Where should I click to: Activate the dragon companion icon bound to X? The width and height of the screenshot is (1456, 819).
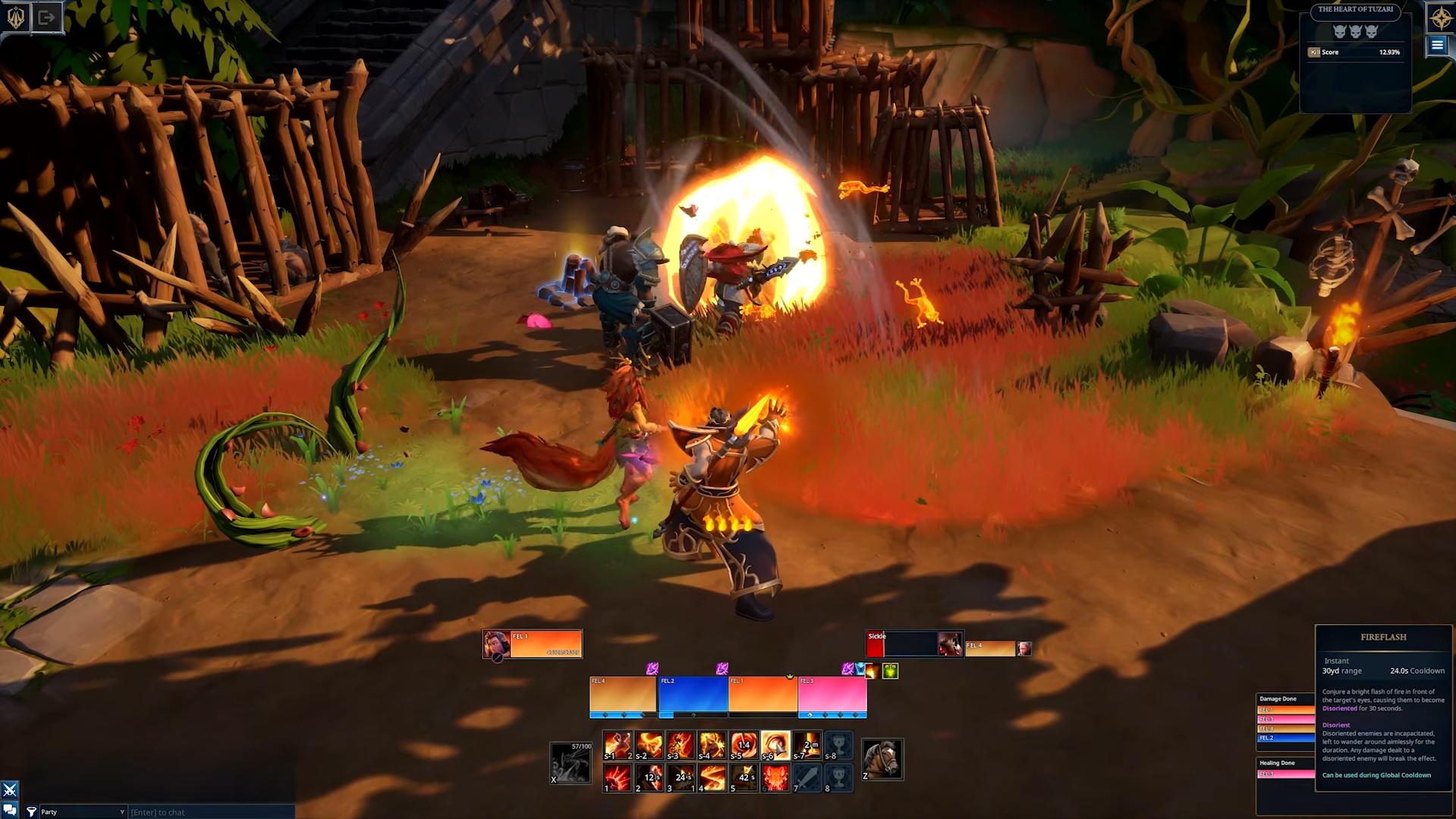pos(571,763)
